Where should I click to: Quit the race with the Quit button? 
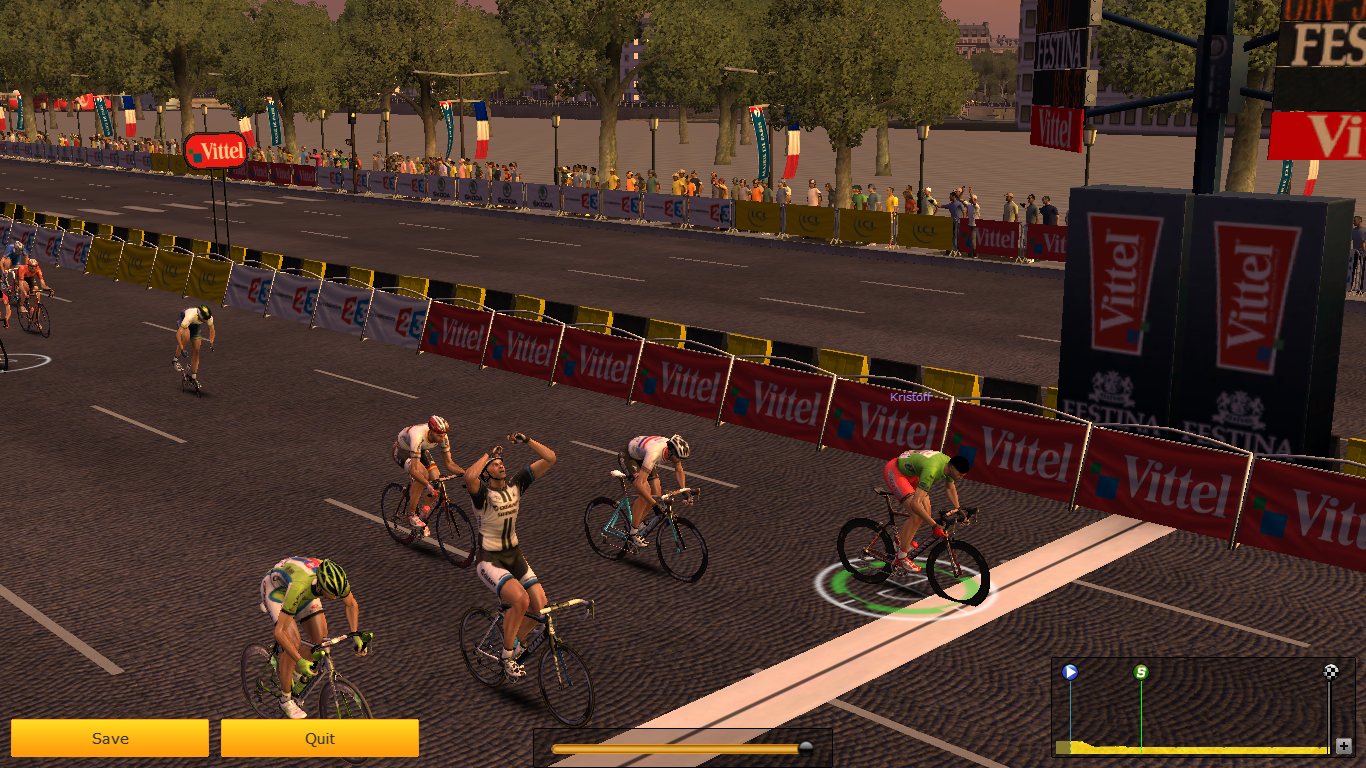click(320, 738)
